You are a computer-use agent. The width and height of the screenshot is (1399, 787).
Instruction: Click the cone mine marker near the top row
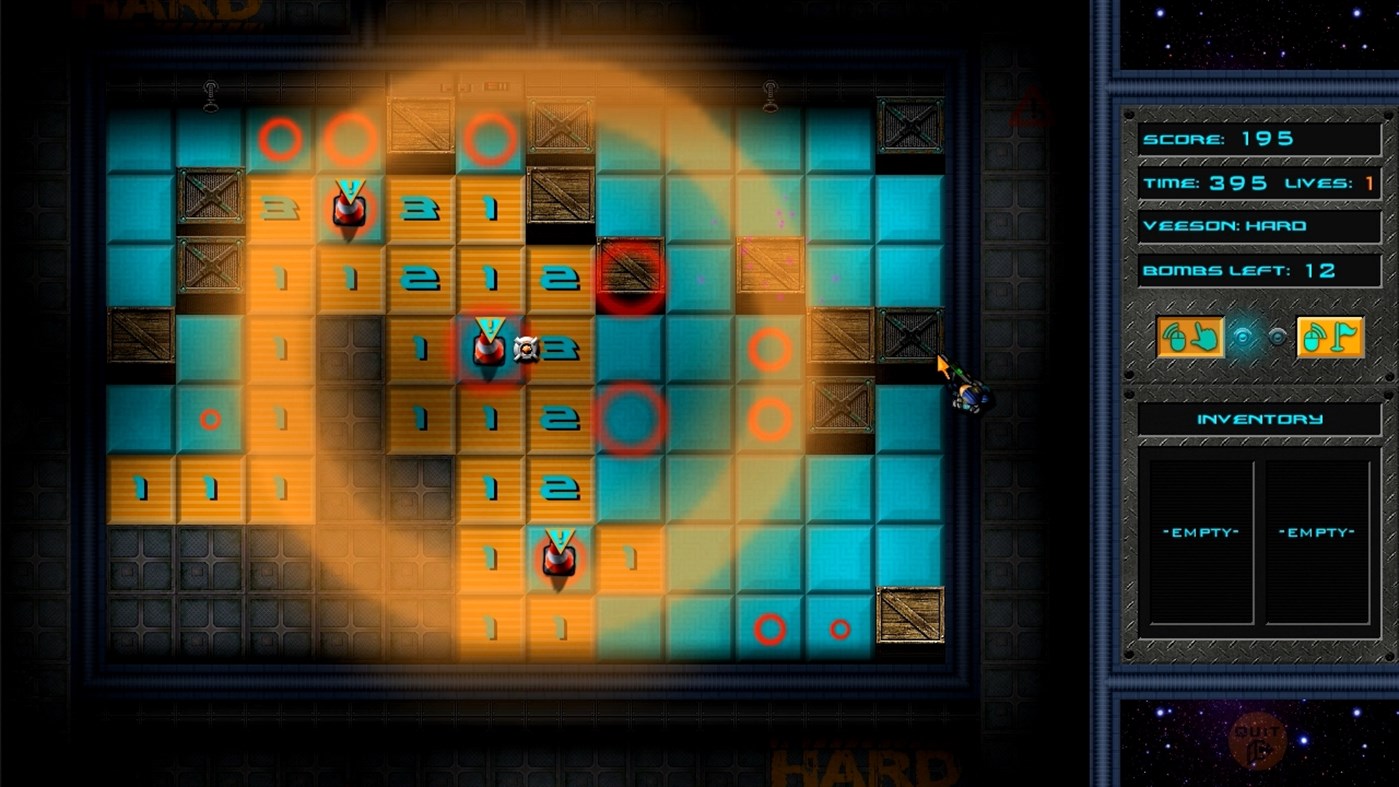(x=352, y=207)
